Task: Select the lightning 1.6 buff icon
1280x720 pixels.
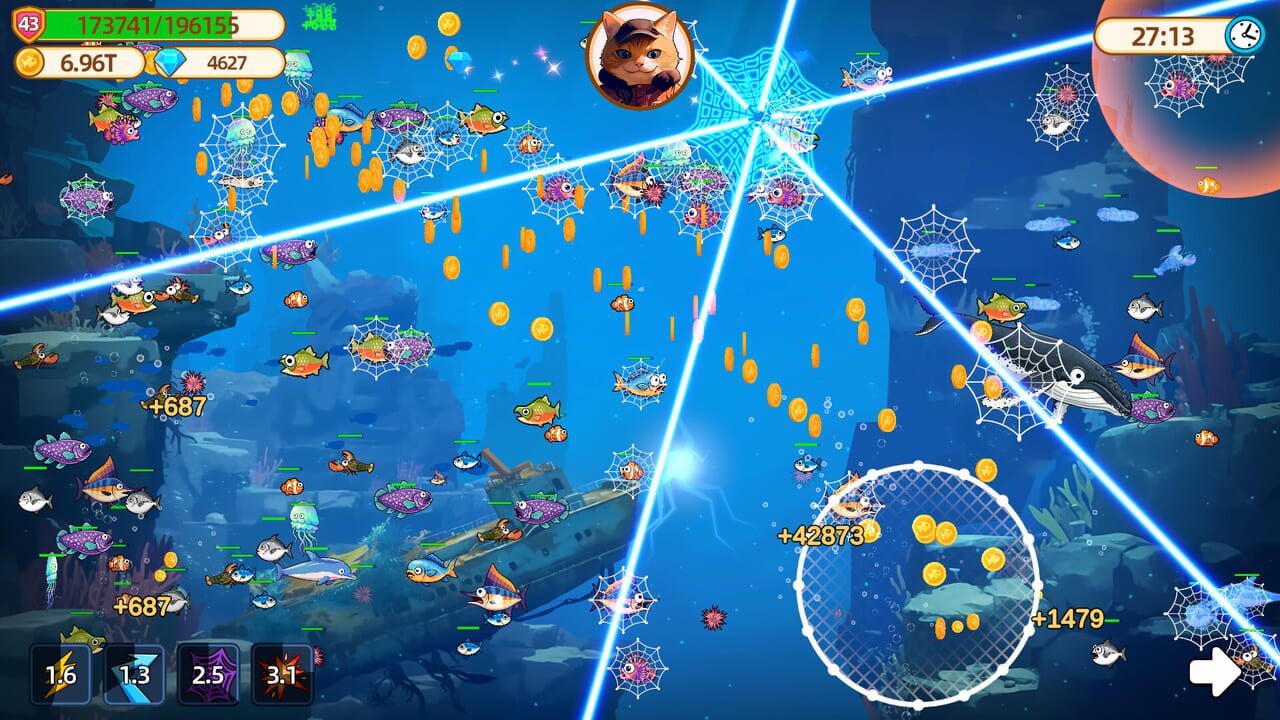Action: click(59, 675)
